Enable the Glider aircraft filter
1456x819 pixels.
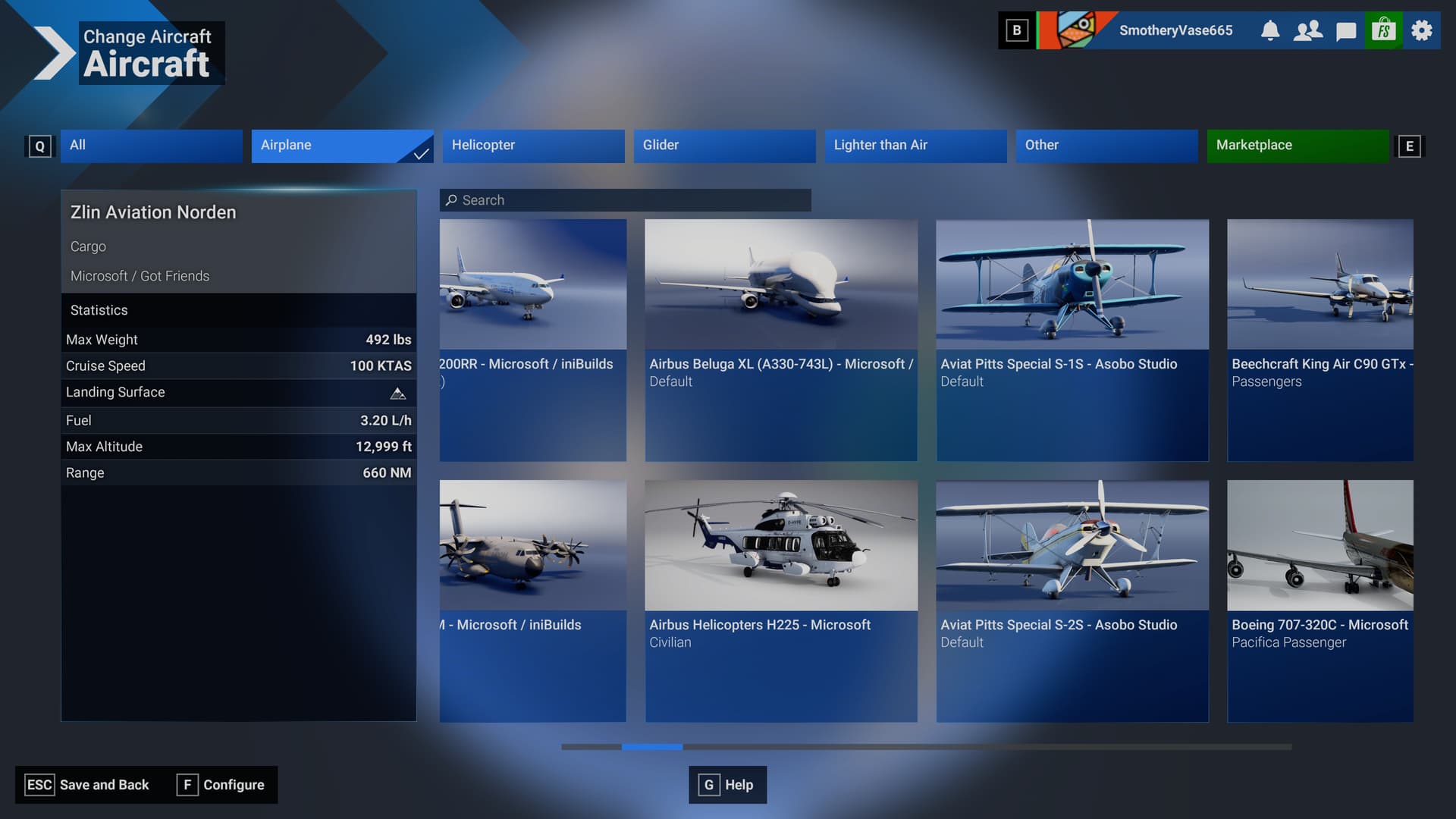tap(724, 146)
